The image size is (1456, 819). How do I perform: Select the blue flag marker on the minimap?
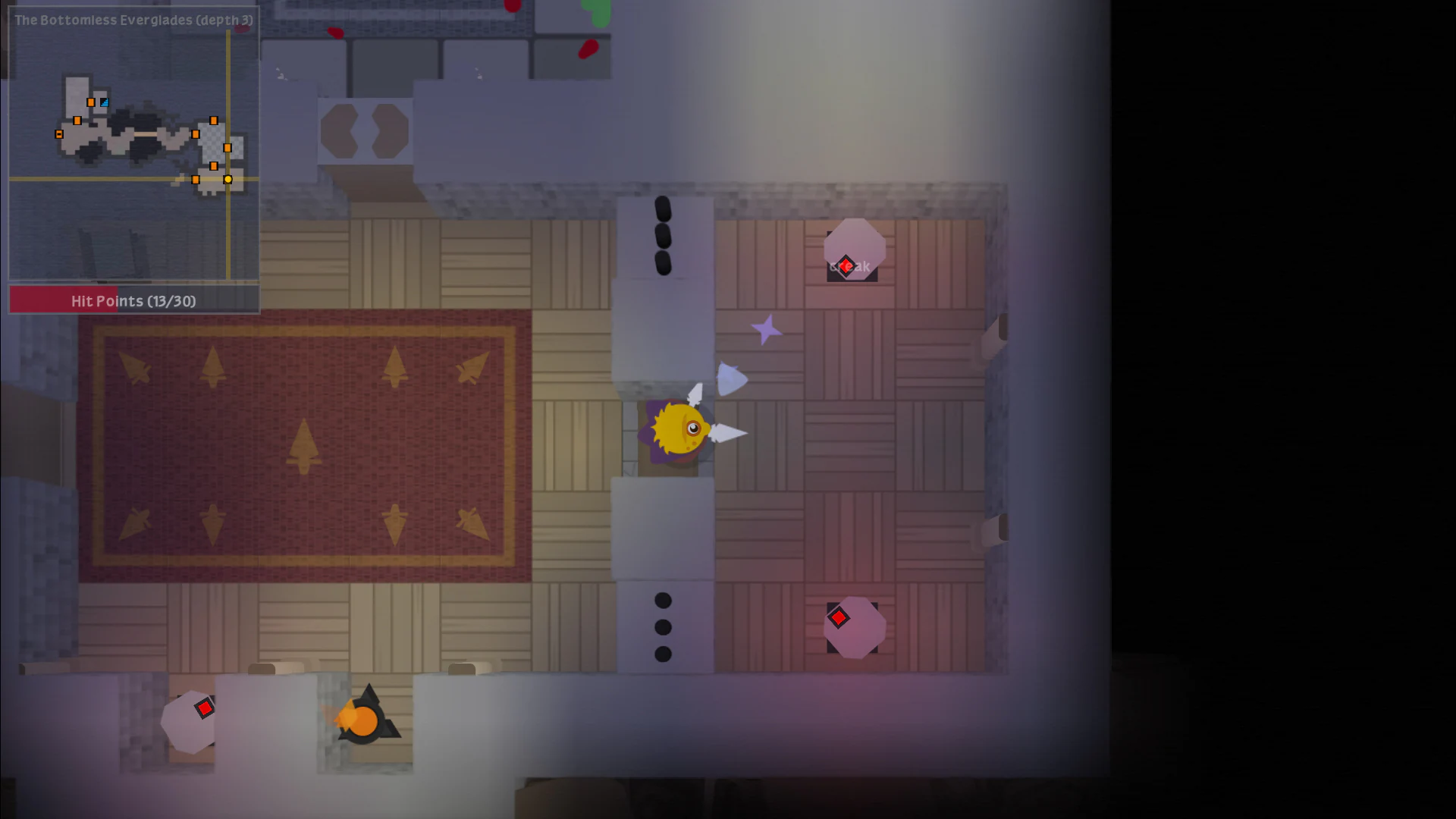click(x=105, y=103)
